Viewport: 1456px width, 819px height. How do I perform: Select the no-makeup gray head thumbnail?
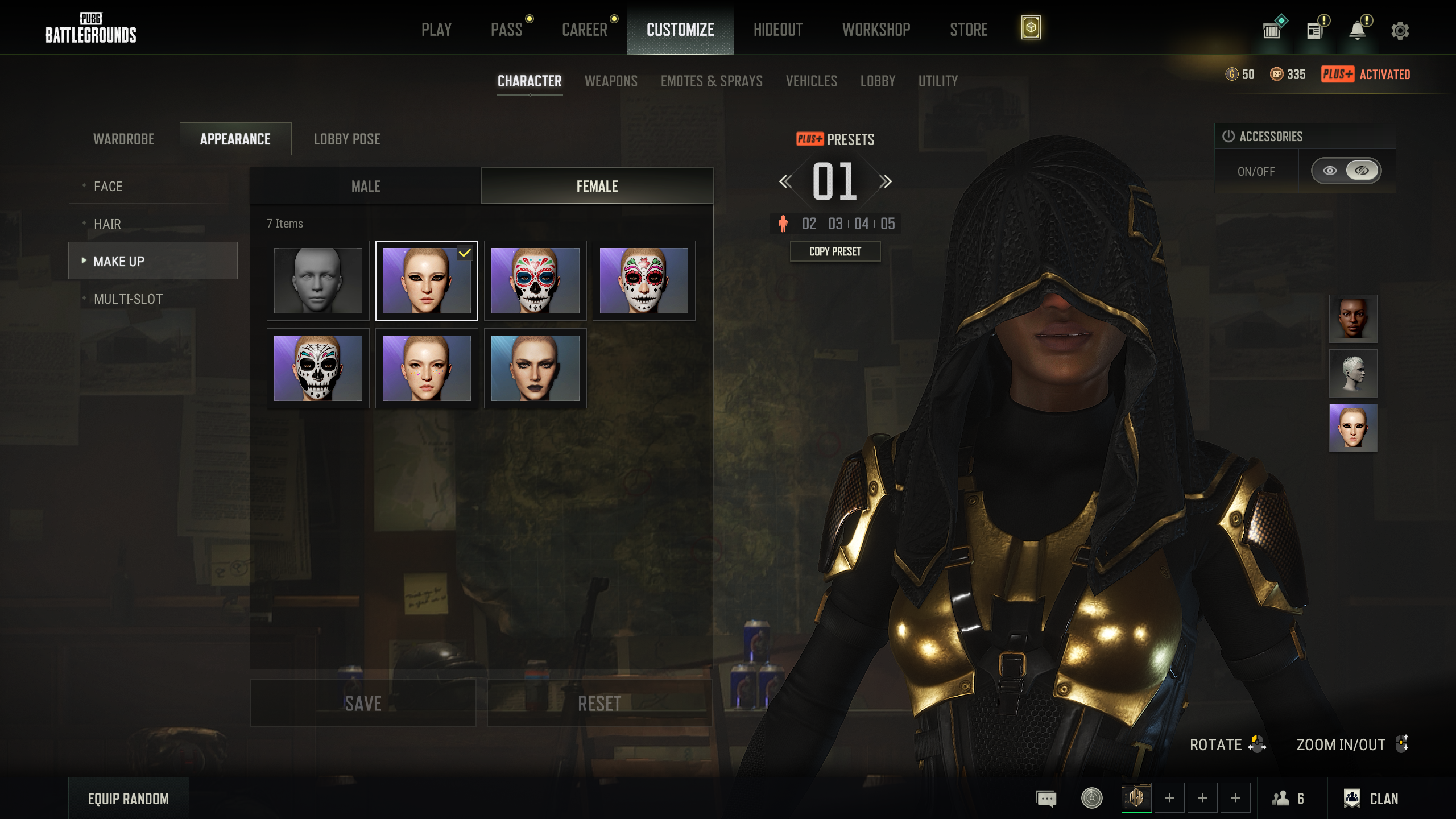(318, 280)
